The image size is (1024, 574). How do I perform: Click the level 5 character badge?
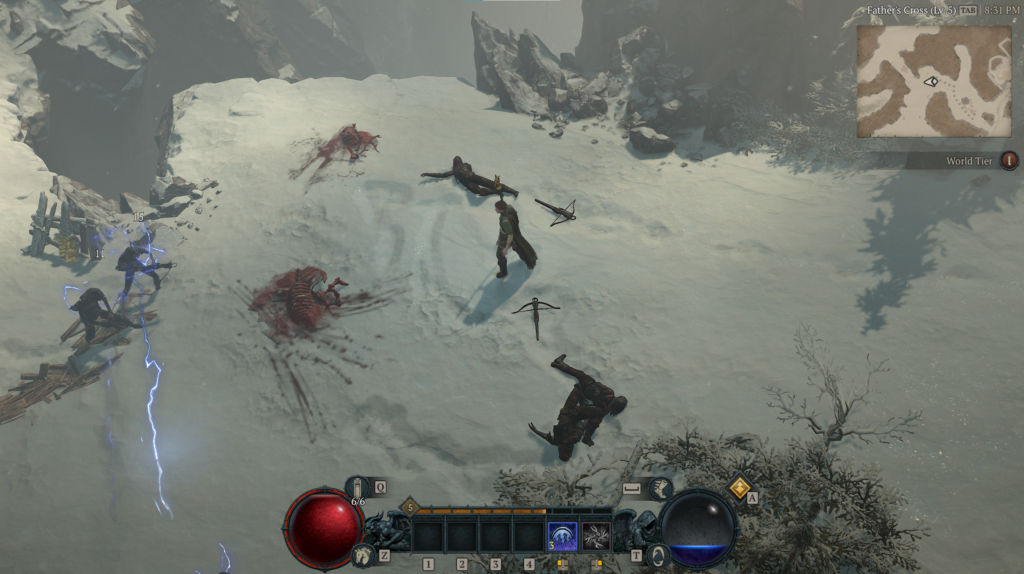pos(408,508)
